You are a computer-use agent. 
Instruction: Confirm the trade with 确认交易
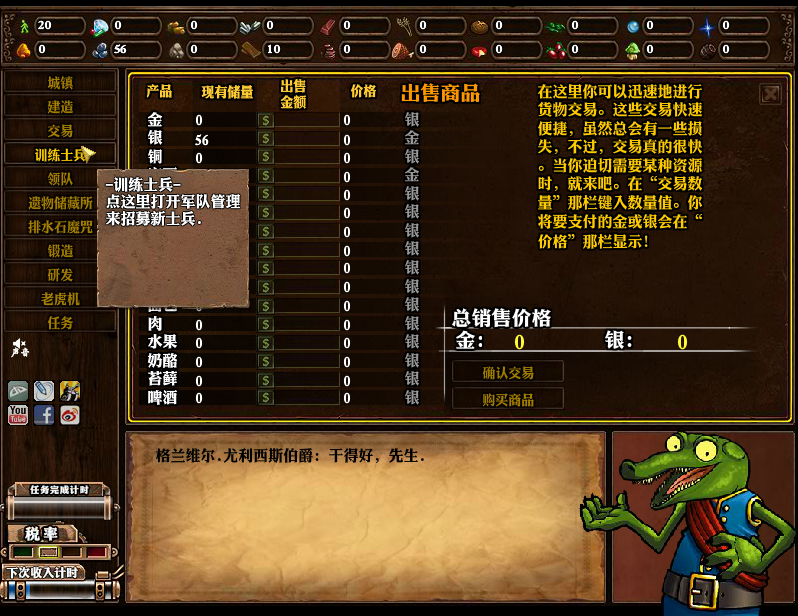508,372
